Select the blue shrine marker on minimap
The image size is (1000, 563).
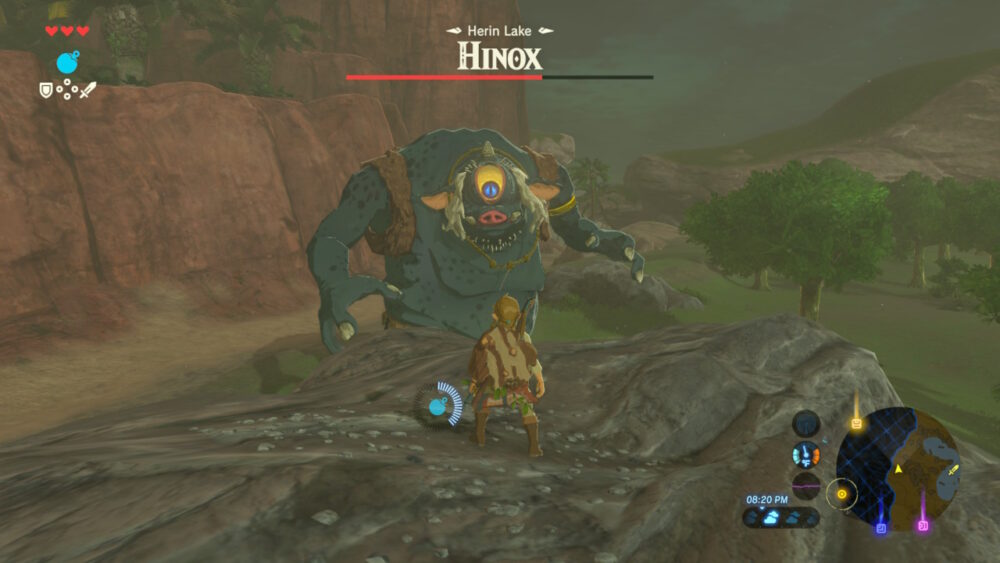pos(881,528)
